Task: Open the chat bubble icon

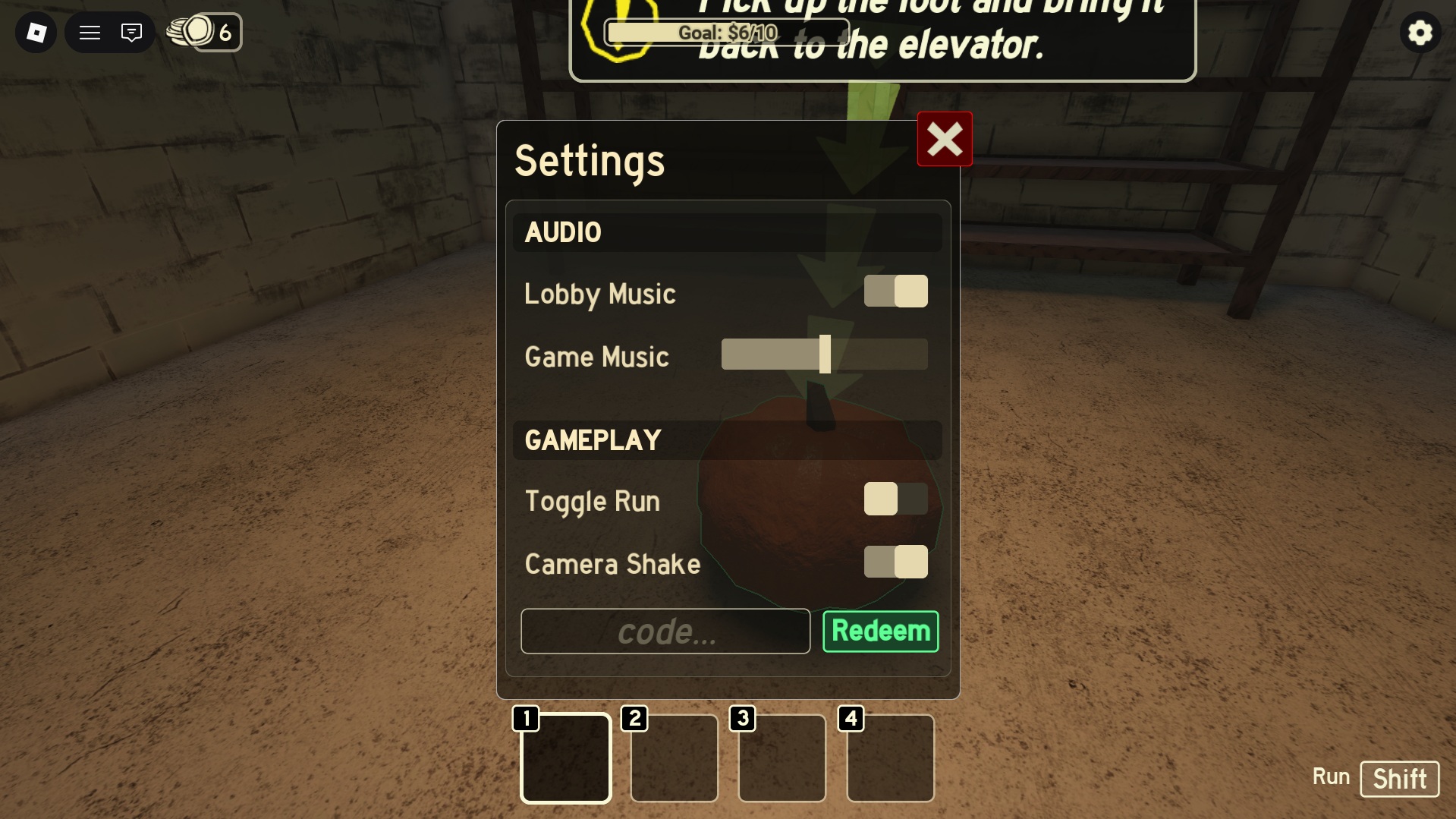Action: coord(131,32)
